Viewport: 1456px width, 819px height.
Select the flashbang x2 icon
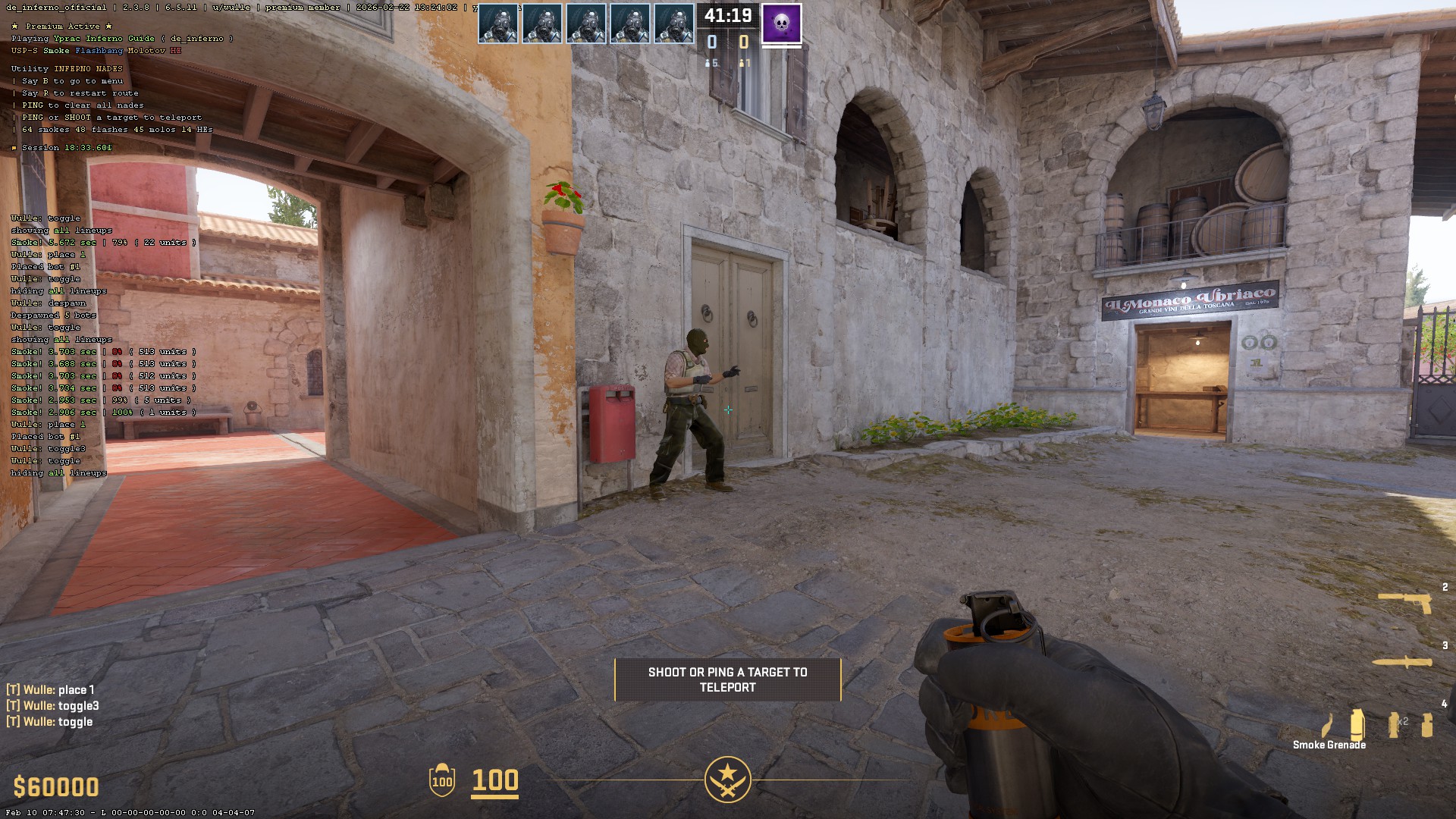(1395, 724)
